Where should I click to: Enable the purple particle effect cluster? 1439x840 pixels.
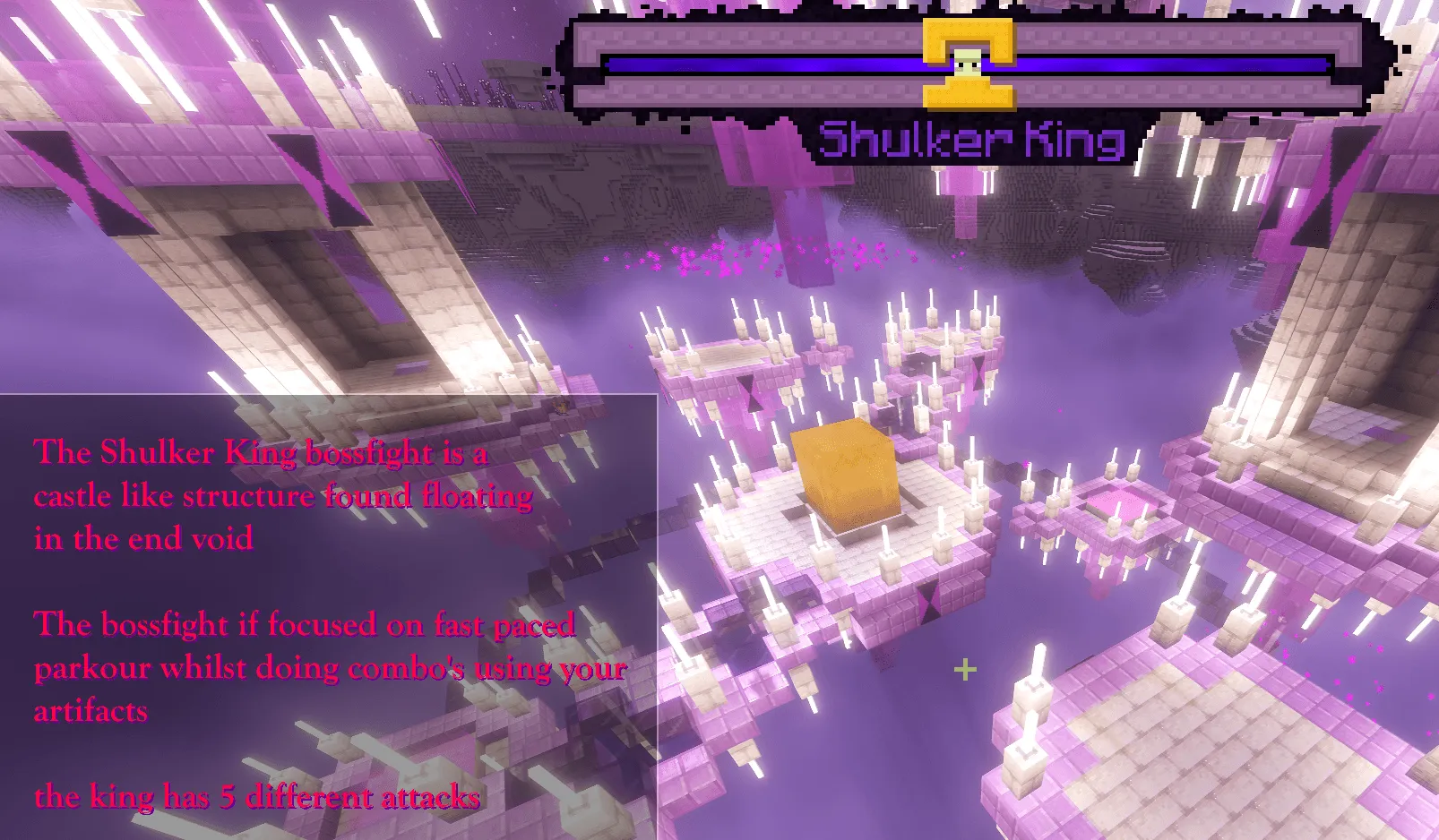pos(780,255)
